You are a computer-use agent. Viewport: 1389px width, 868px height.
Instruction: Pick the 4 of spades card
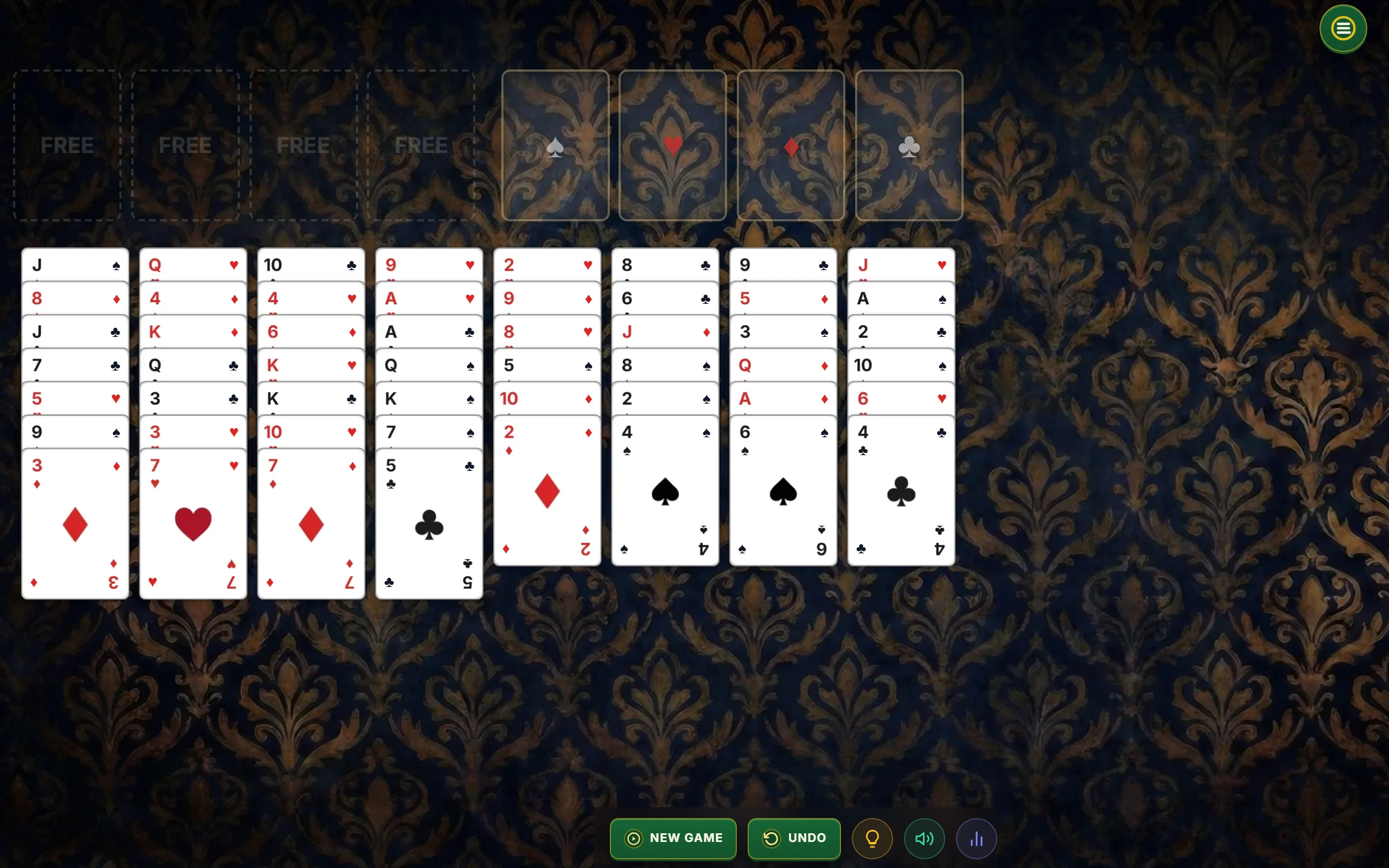[665, 491]
